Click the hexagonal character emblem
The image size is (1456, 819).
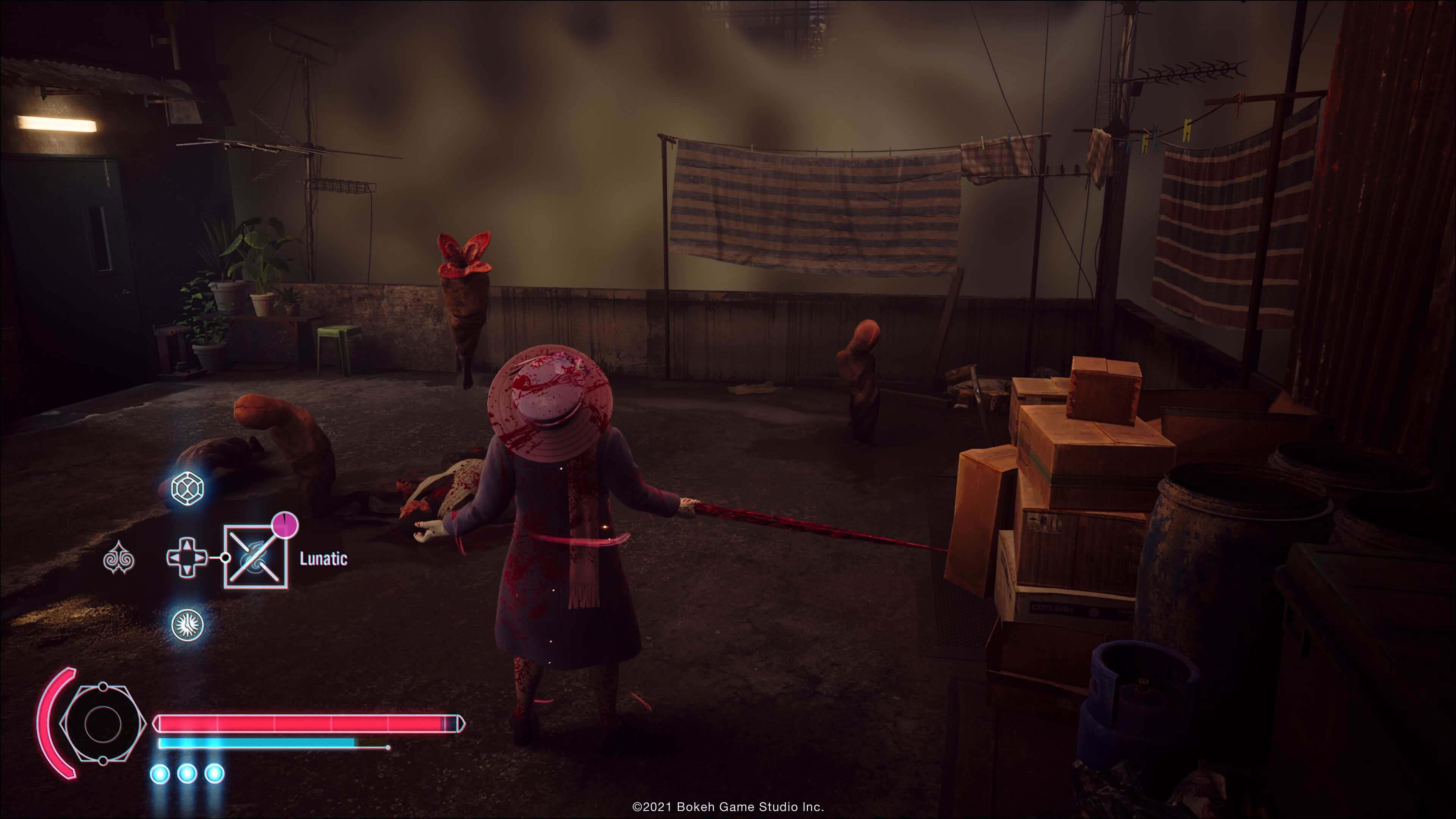103,723
